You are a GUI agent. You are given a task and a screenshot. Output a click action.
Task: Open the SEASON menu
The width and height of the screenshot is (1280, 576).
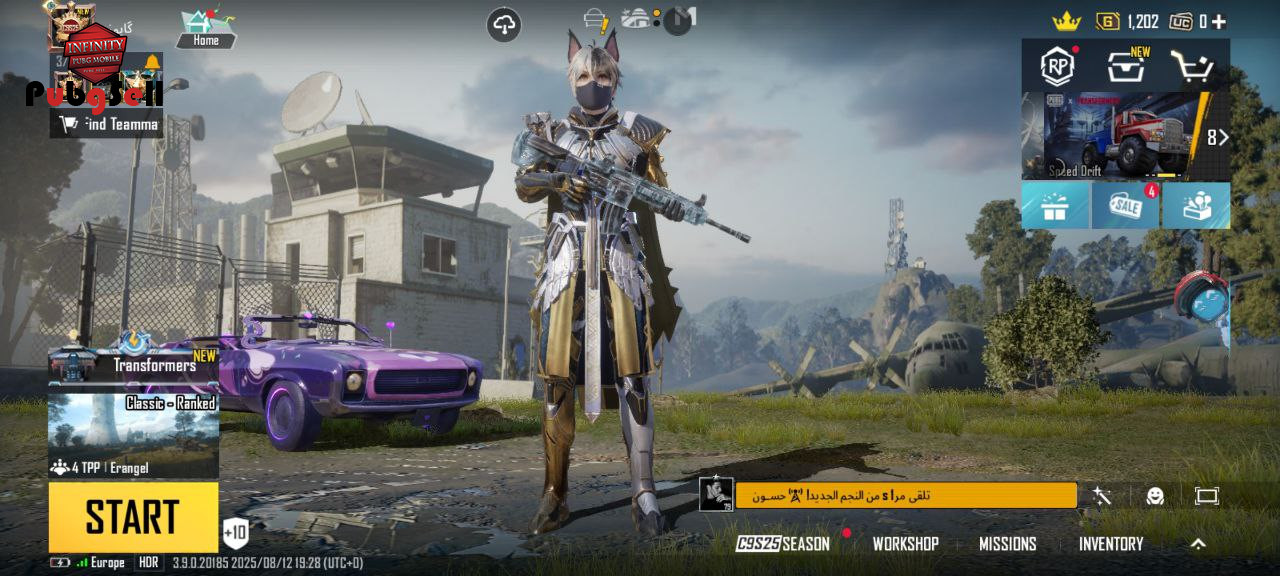coord(784,544)
